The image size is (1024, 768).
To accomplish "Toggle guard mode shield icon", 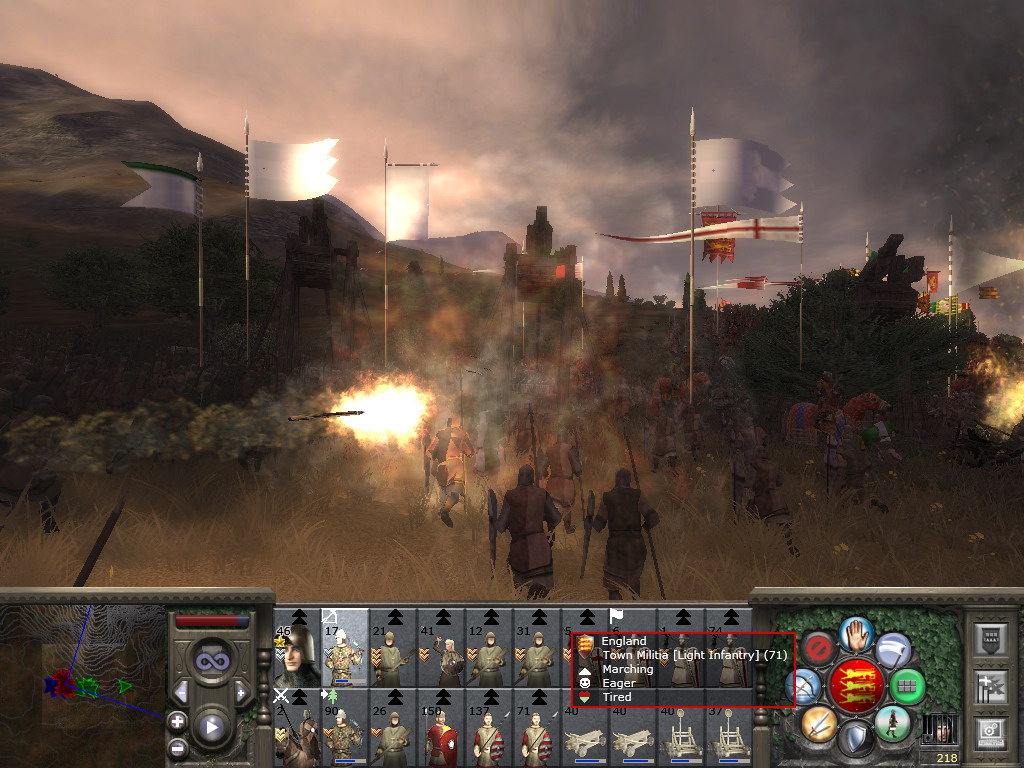I will point(855,739).
